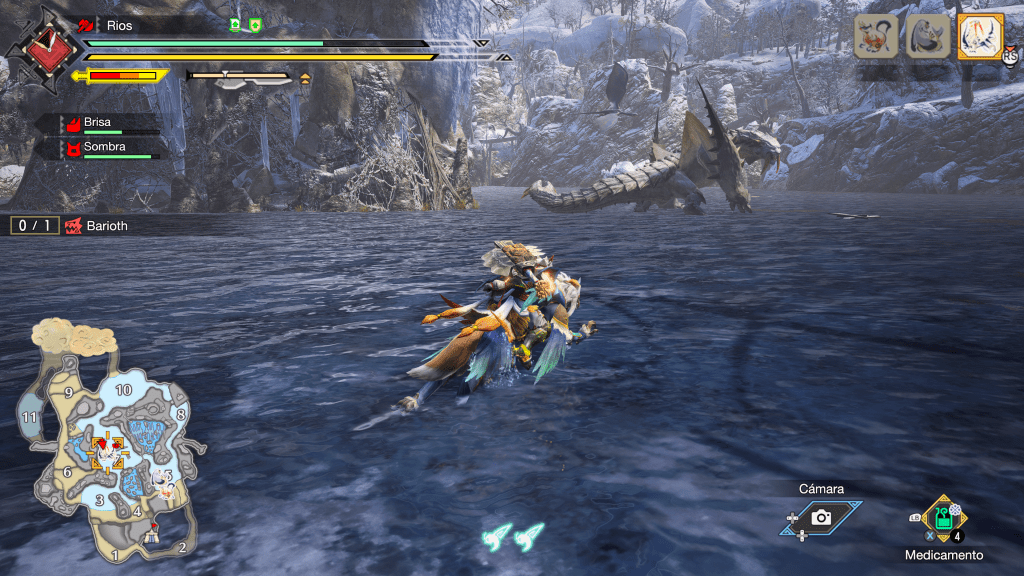Use the Medicamento item slot

tap(943, 518)
